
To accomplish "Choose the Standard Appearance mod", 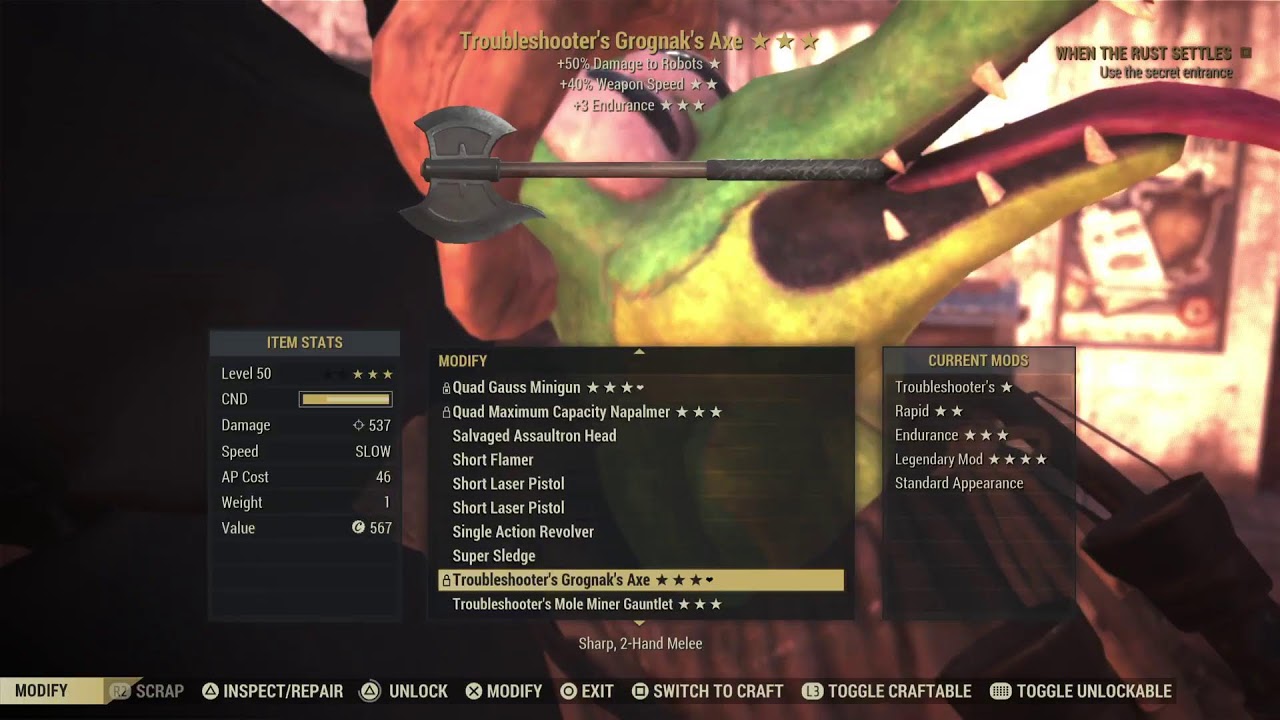I will point(959,483).
